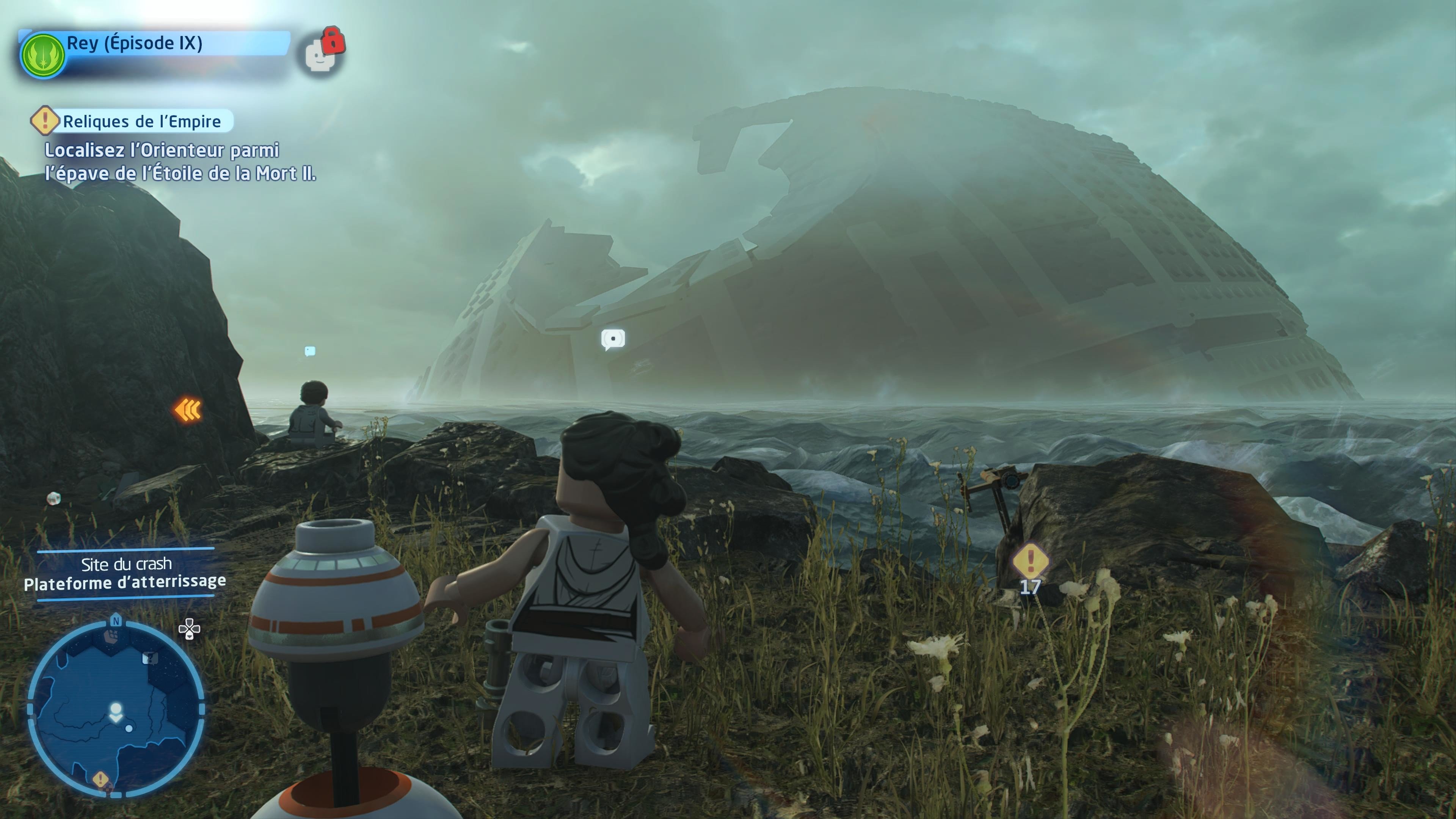Select the yellow quest marker on the minimap
Viewport: 1456px width, 819px height.
[100, 780]
